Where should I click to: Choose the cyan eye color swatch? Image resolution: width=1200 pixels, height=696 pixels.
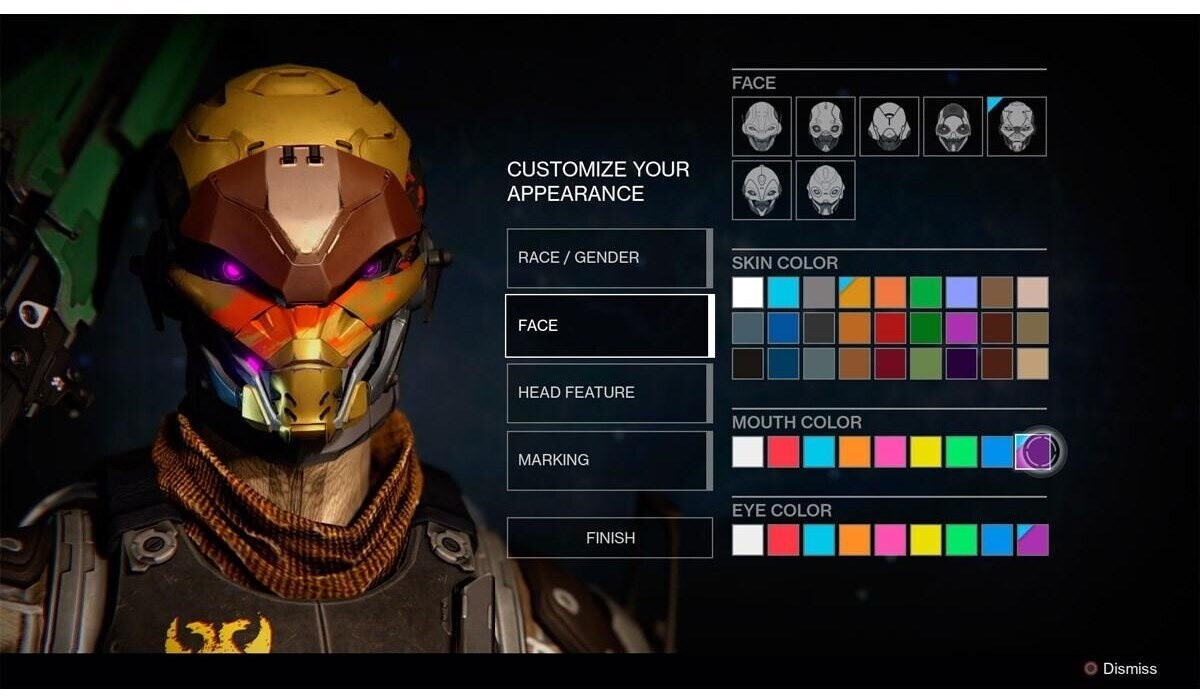[819, 540]
